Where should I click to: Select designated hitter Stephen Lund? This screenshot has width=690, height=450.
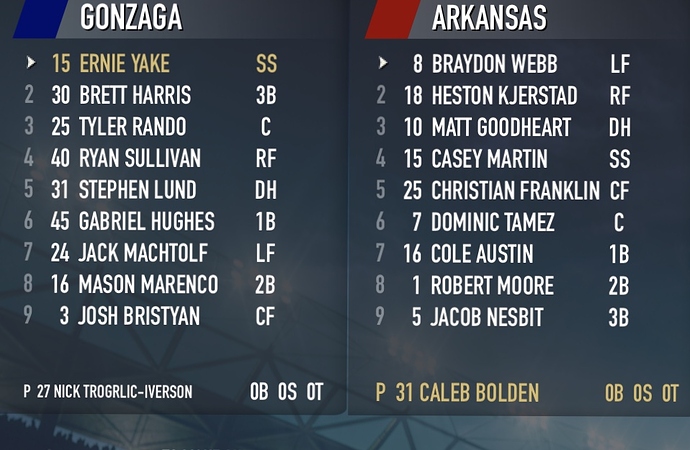pyautogui.click(x=137, y=190)
